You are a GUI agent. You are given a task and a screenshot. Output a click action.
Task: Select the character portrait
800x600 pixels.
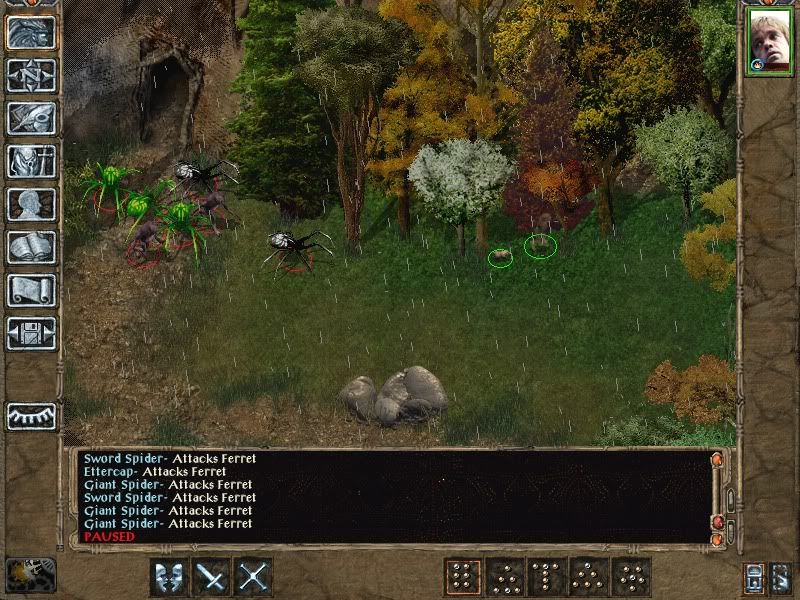pos(768,46)
